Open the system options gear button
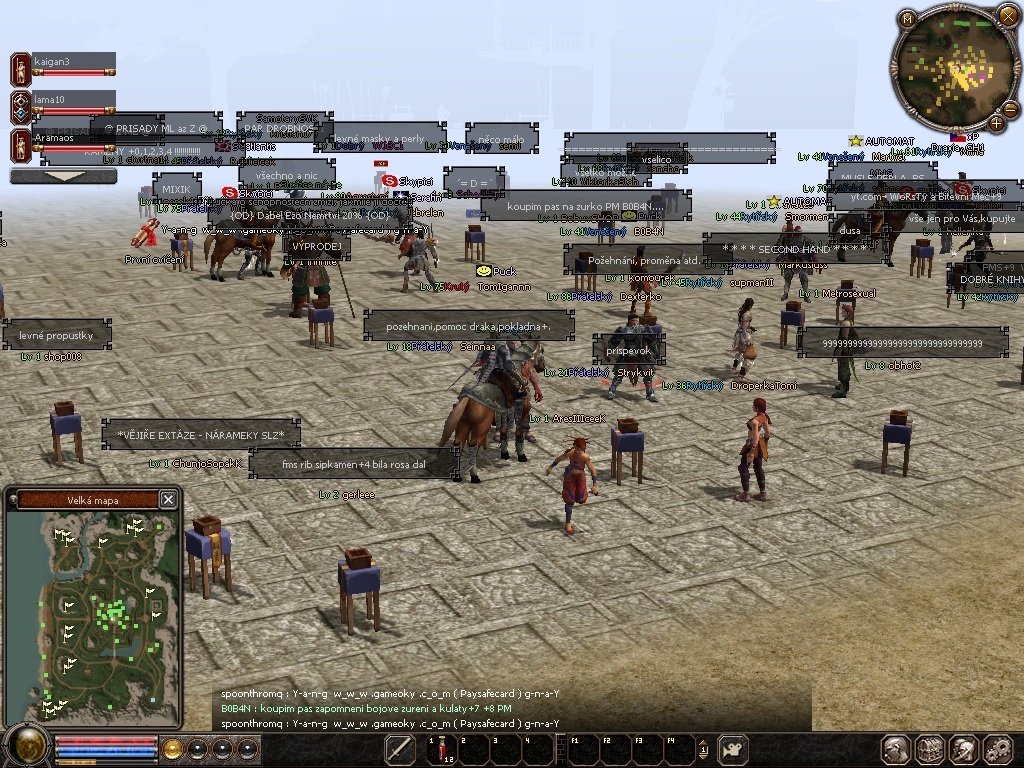This screenshot has height=768, width=1024. pos(998,749)
